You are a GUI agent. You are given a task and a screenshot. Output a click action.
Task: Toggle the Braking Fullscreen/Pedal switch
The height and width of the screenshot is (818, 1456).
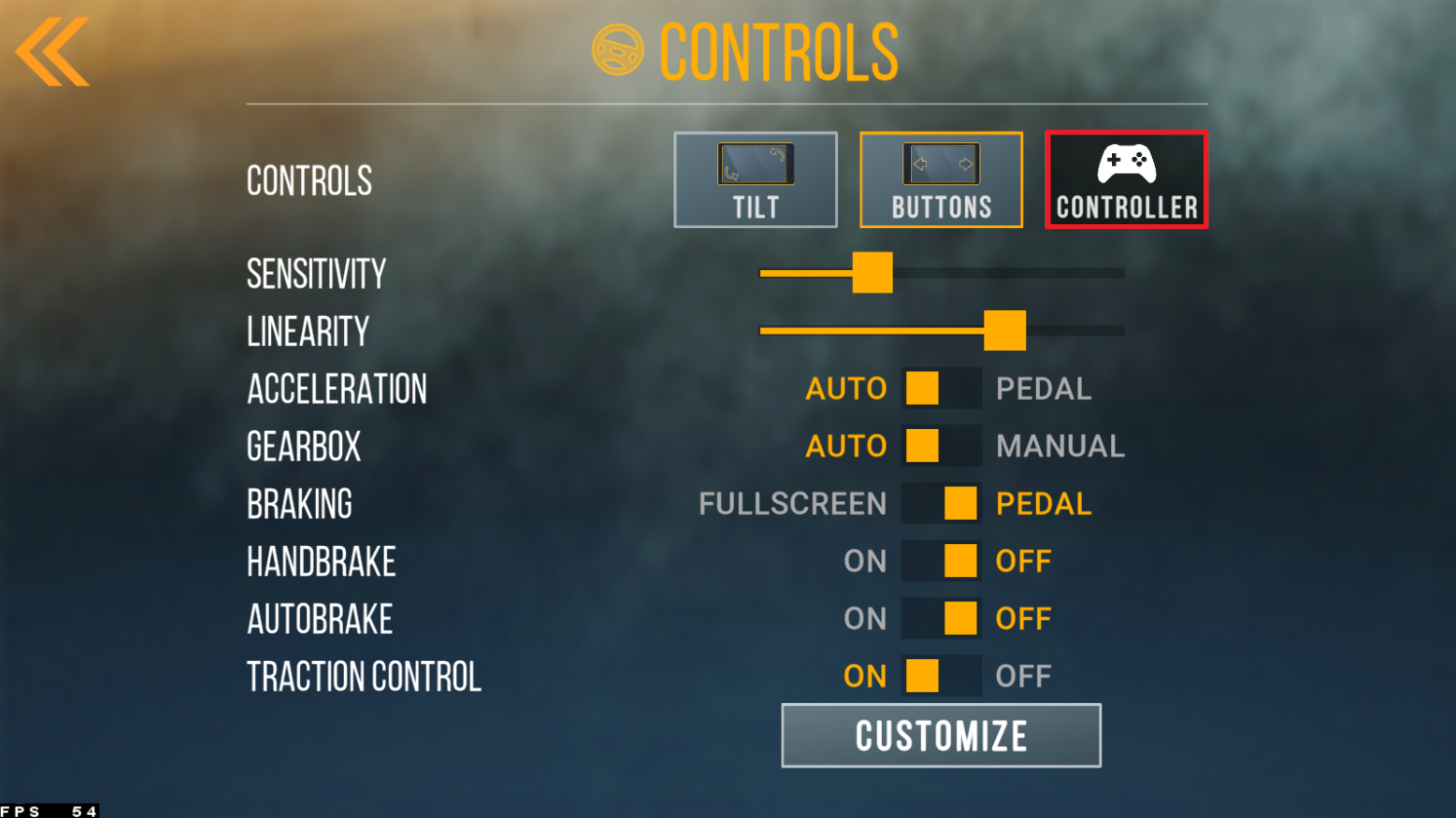point(940,503)
